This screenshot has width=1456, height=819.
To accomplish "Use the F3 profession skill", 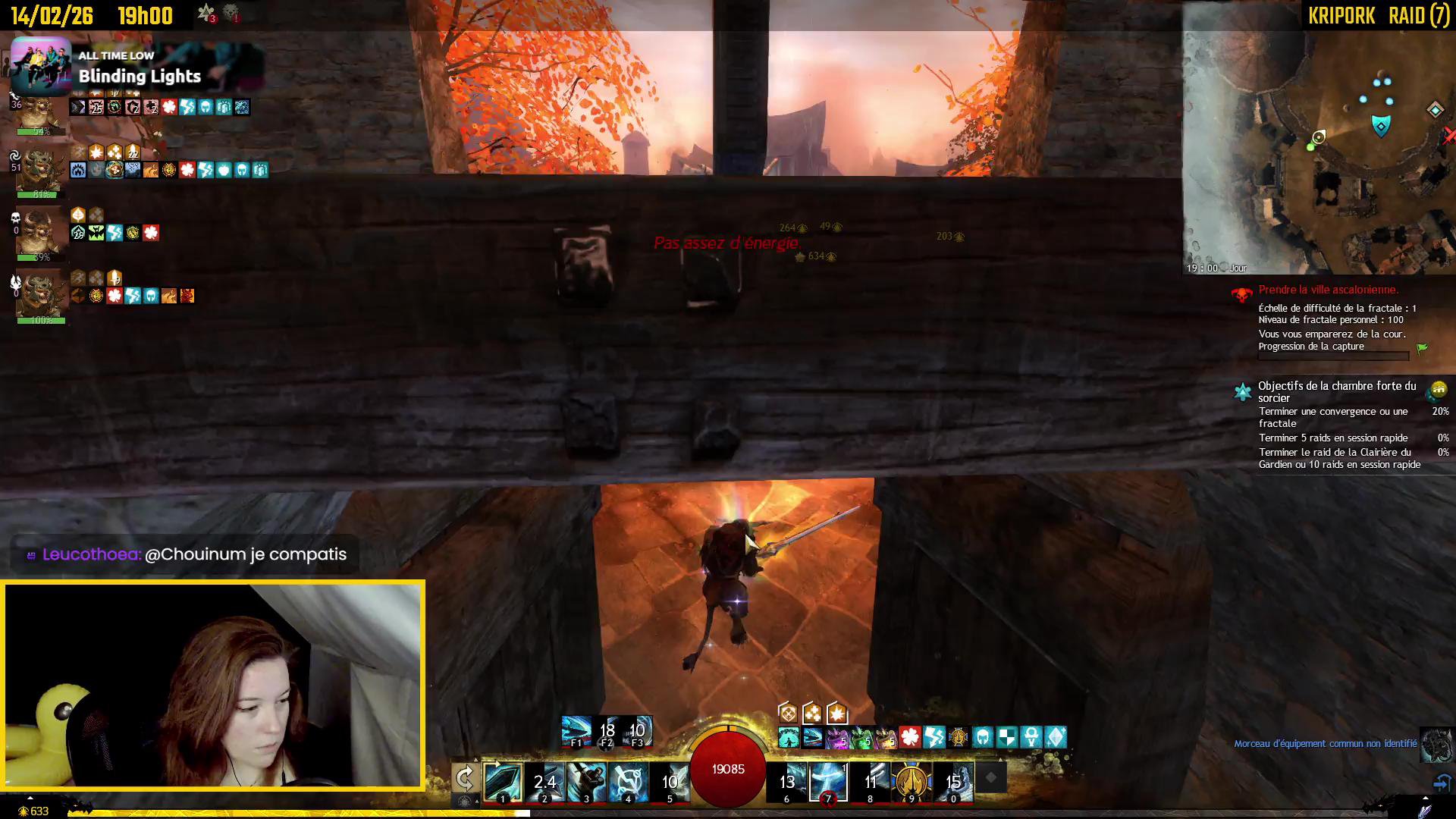I will pyautogui.click(x=637, y=732).
